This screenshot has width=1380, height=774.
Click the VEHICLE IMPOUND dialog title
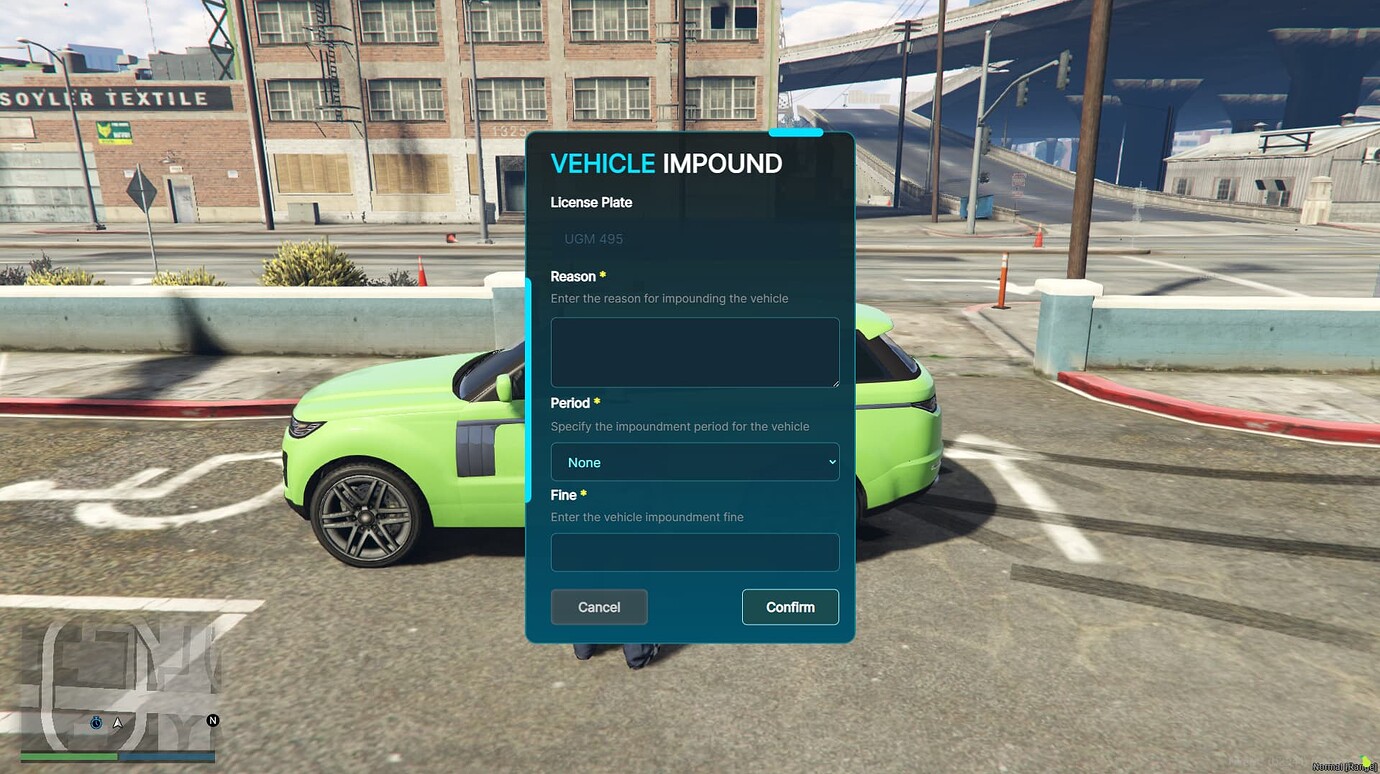666,163
